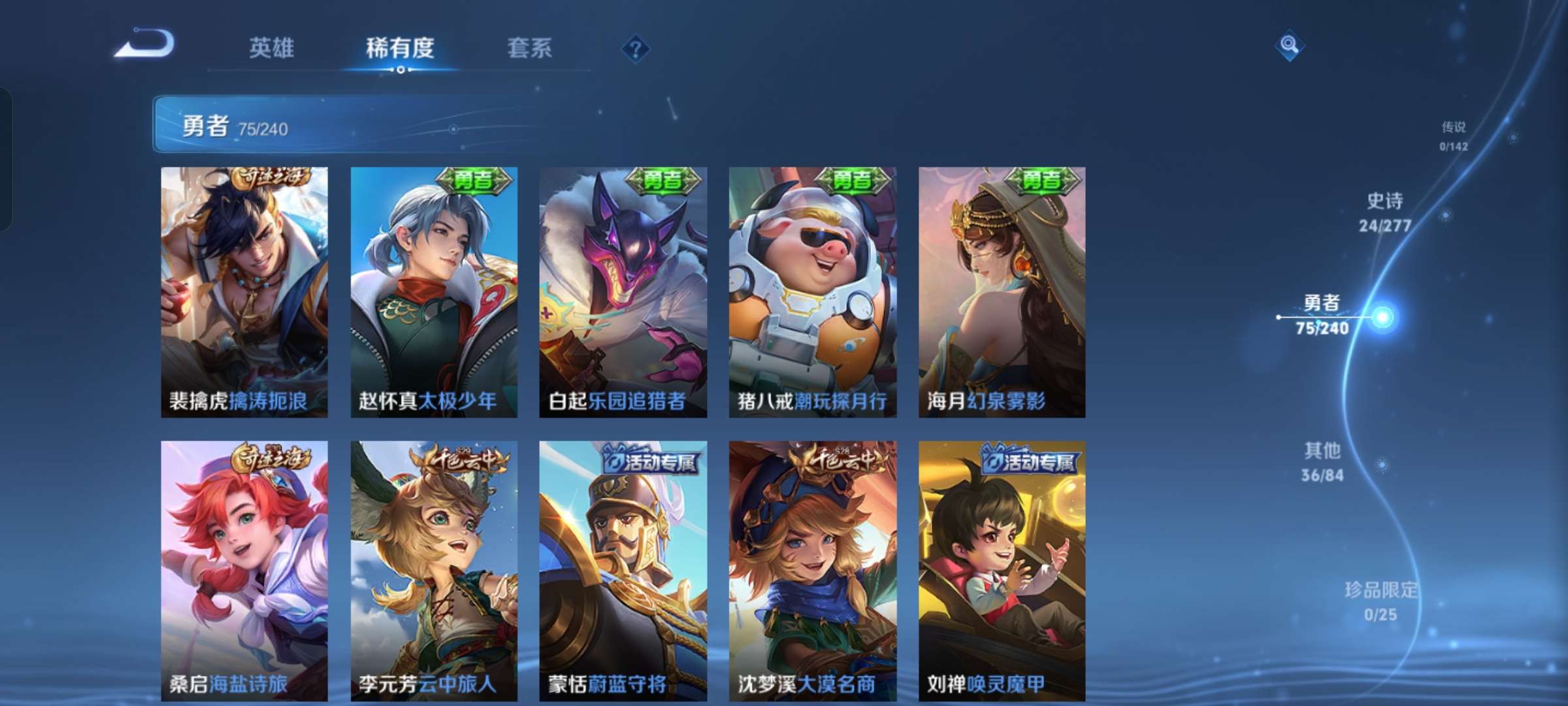Screen dimensions: 1568x706
Task: Switch to the 套系 tab
Action: (531, 47)
